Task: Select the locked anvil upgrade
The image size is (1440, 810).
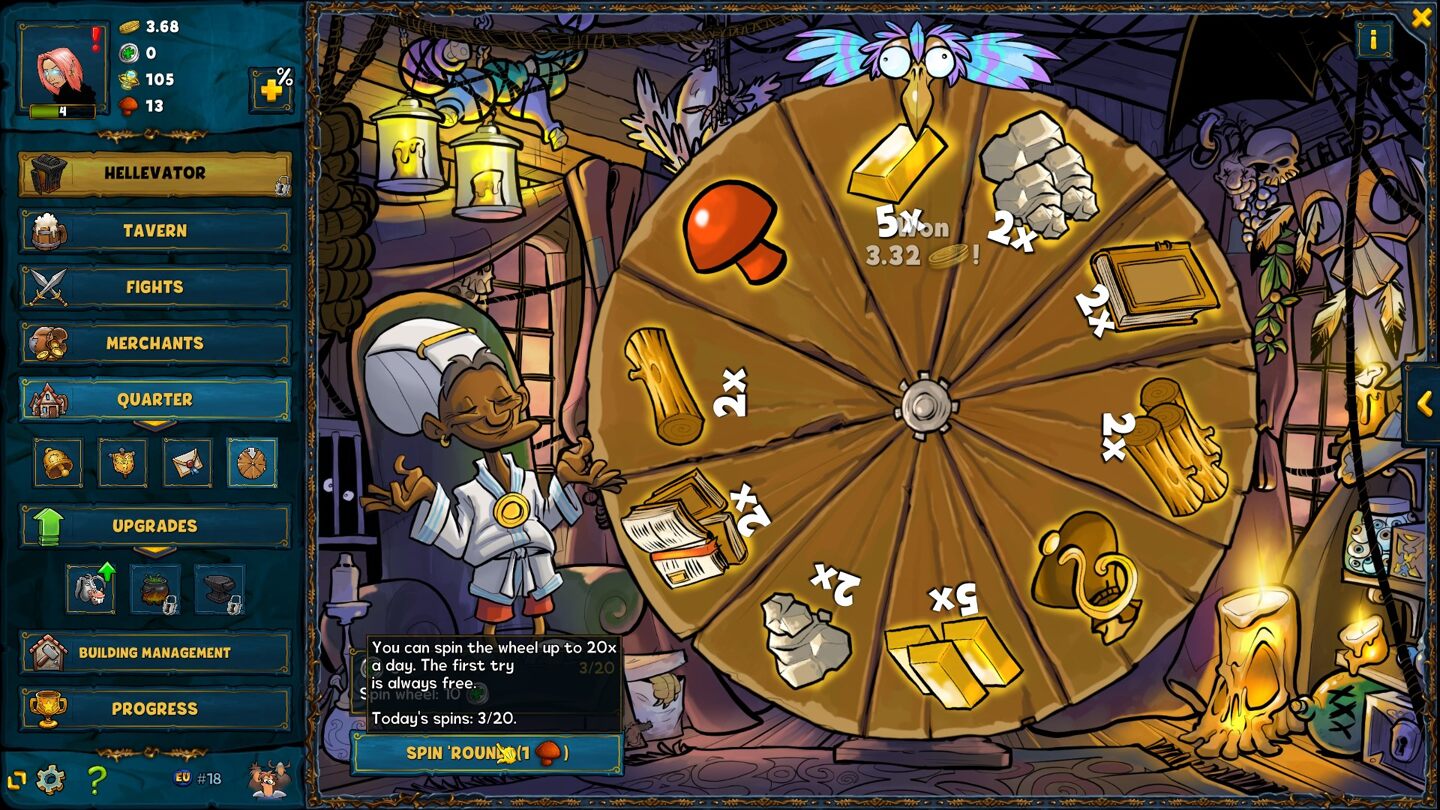Action: coord(220,589)
